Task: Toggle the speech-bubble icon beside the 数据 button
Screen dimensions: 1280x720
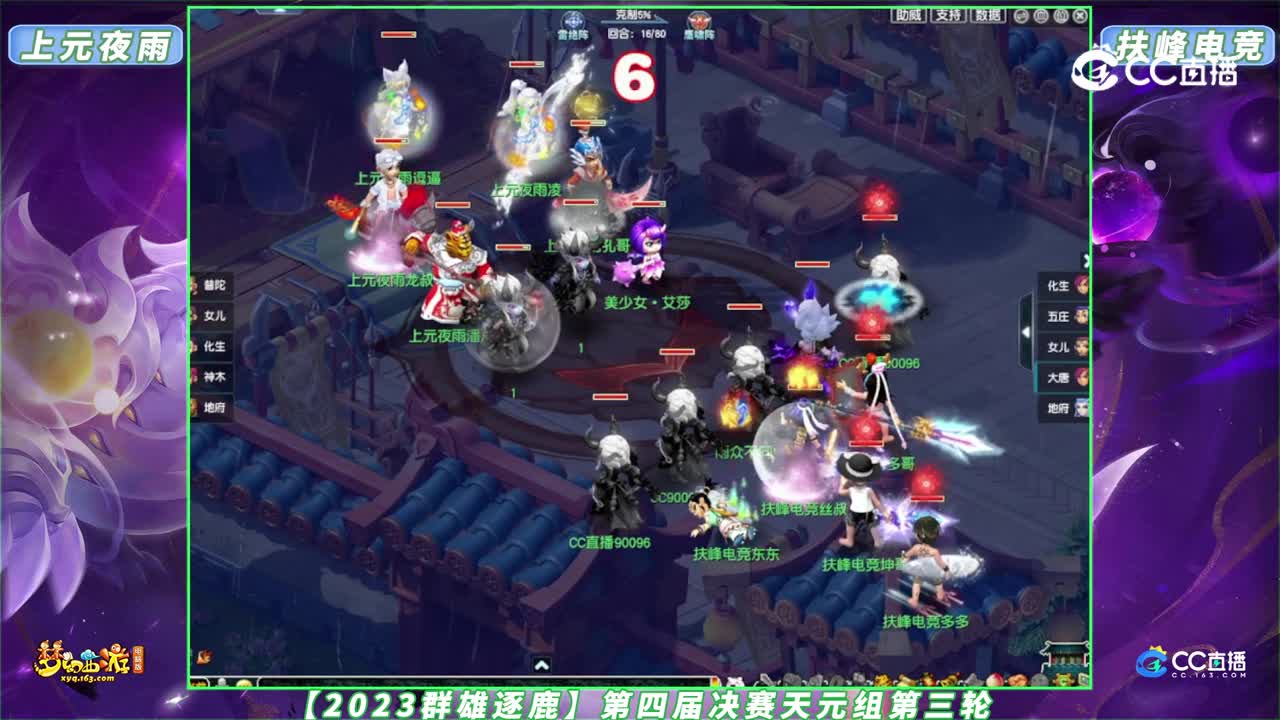Action: point(1021,16)
